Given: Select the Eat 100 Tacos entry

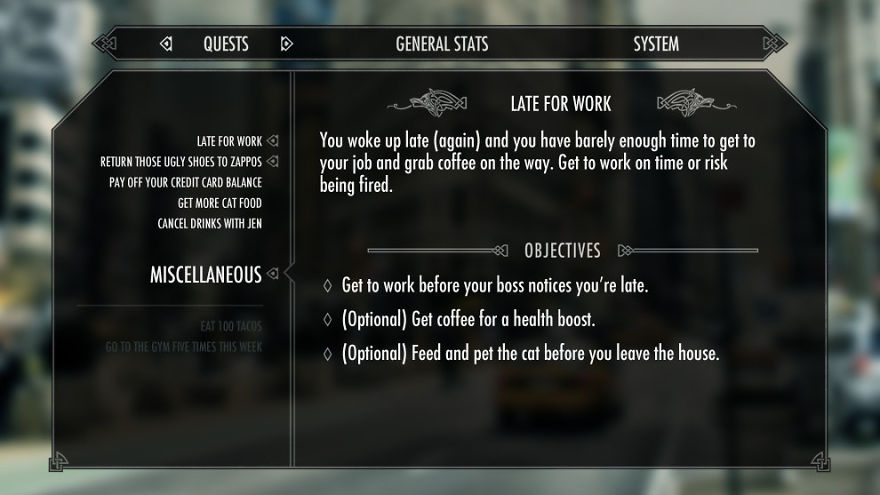Looking at the screenshot, I should tap(230, 325).
